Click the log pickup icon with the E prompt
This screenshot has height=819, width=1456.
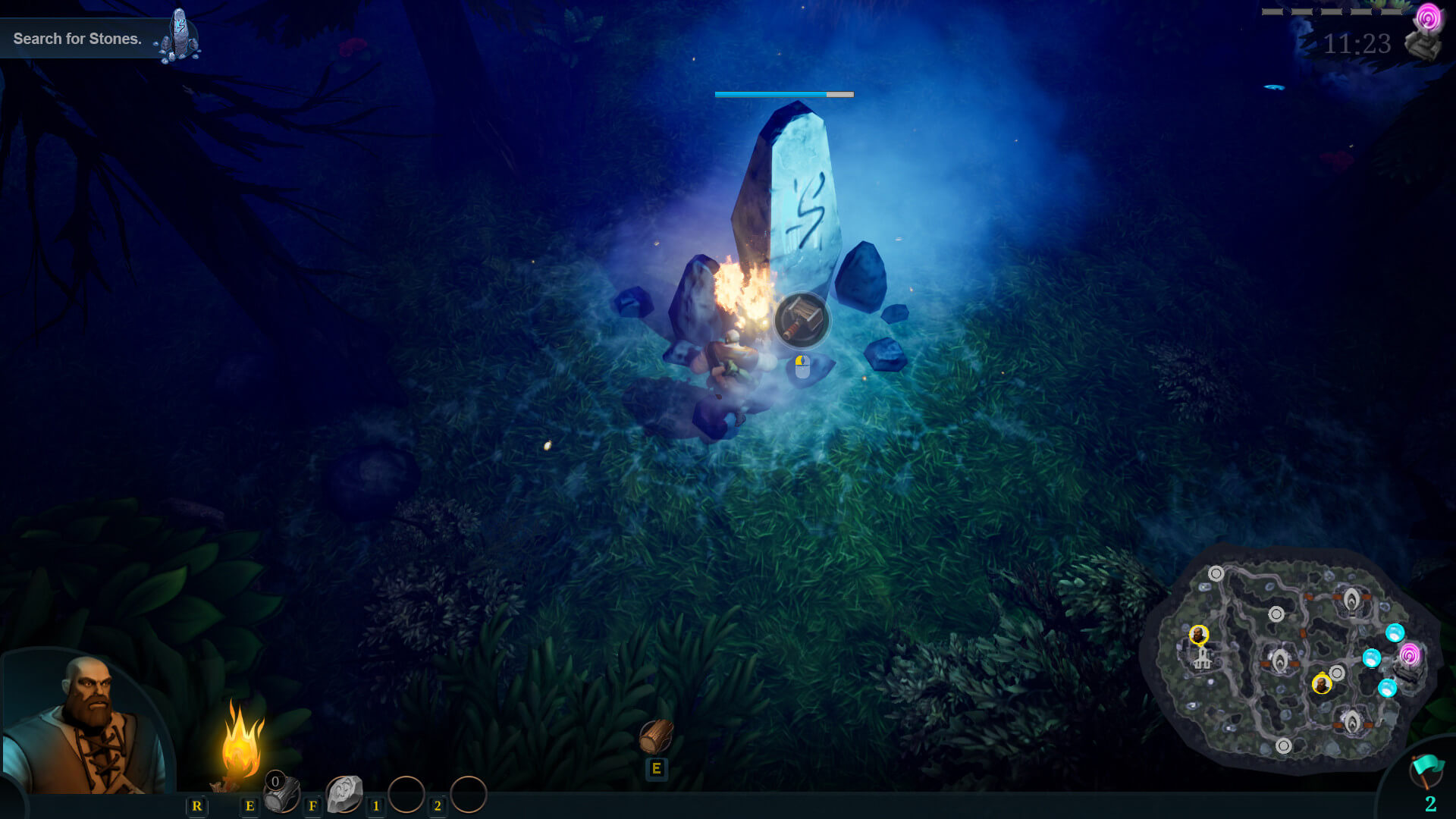tap(657, 736)
